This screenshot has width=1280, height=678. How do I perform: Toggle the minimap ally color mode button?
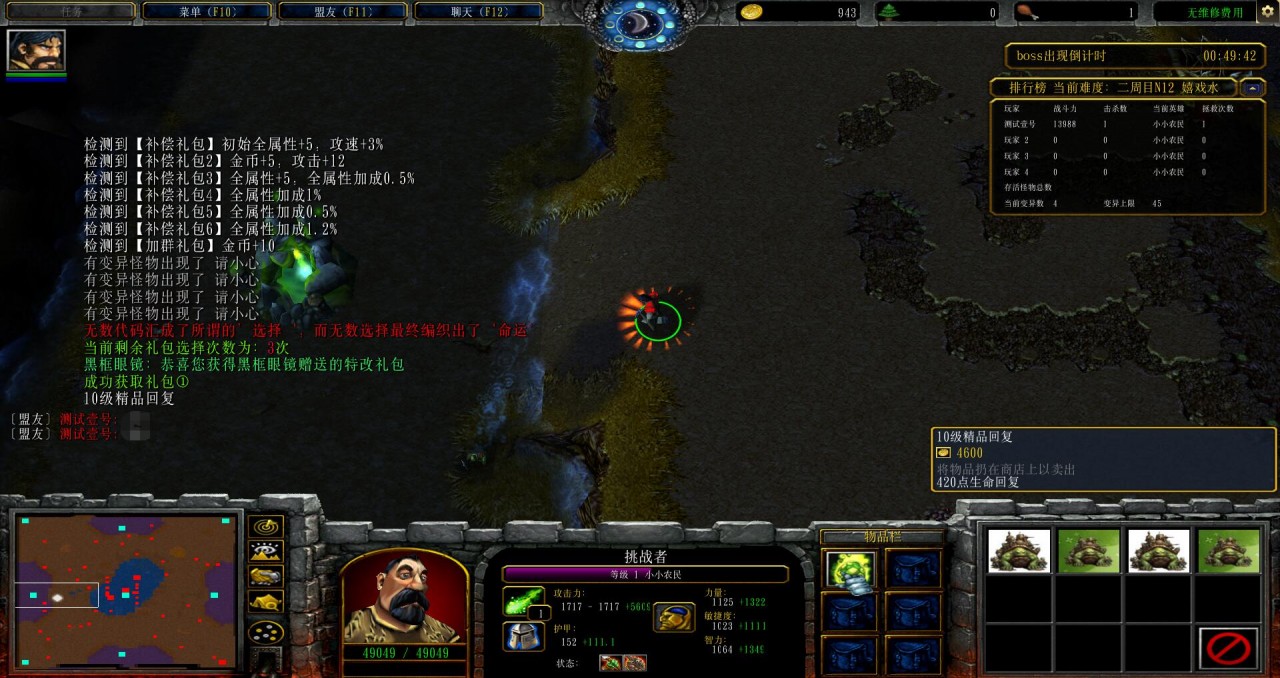[x=265, y=576]
